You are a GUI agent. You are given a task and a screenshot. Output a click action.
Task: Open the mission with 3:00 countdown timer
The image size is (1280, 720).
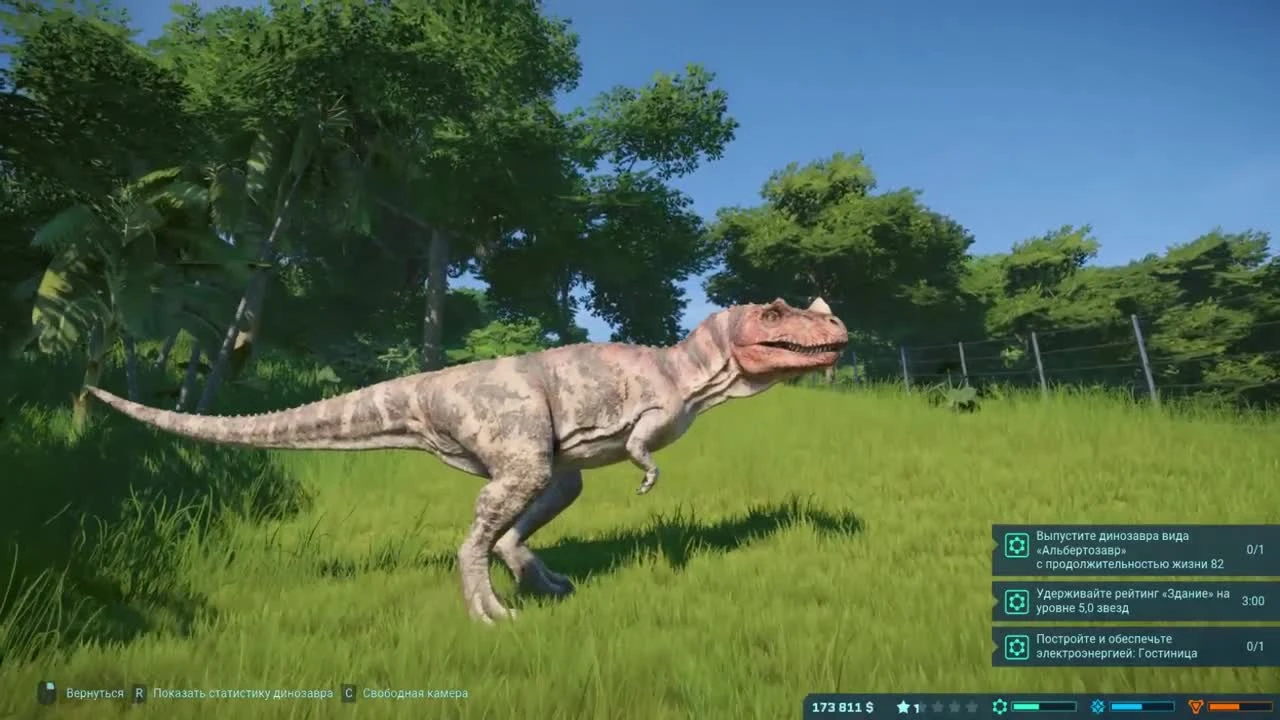[1255, 601]
